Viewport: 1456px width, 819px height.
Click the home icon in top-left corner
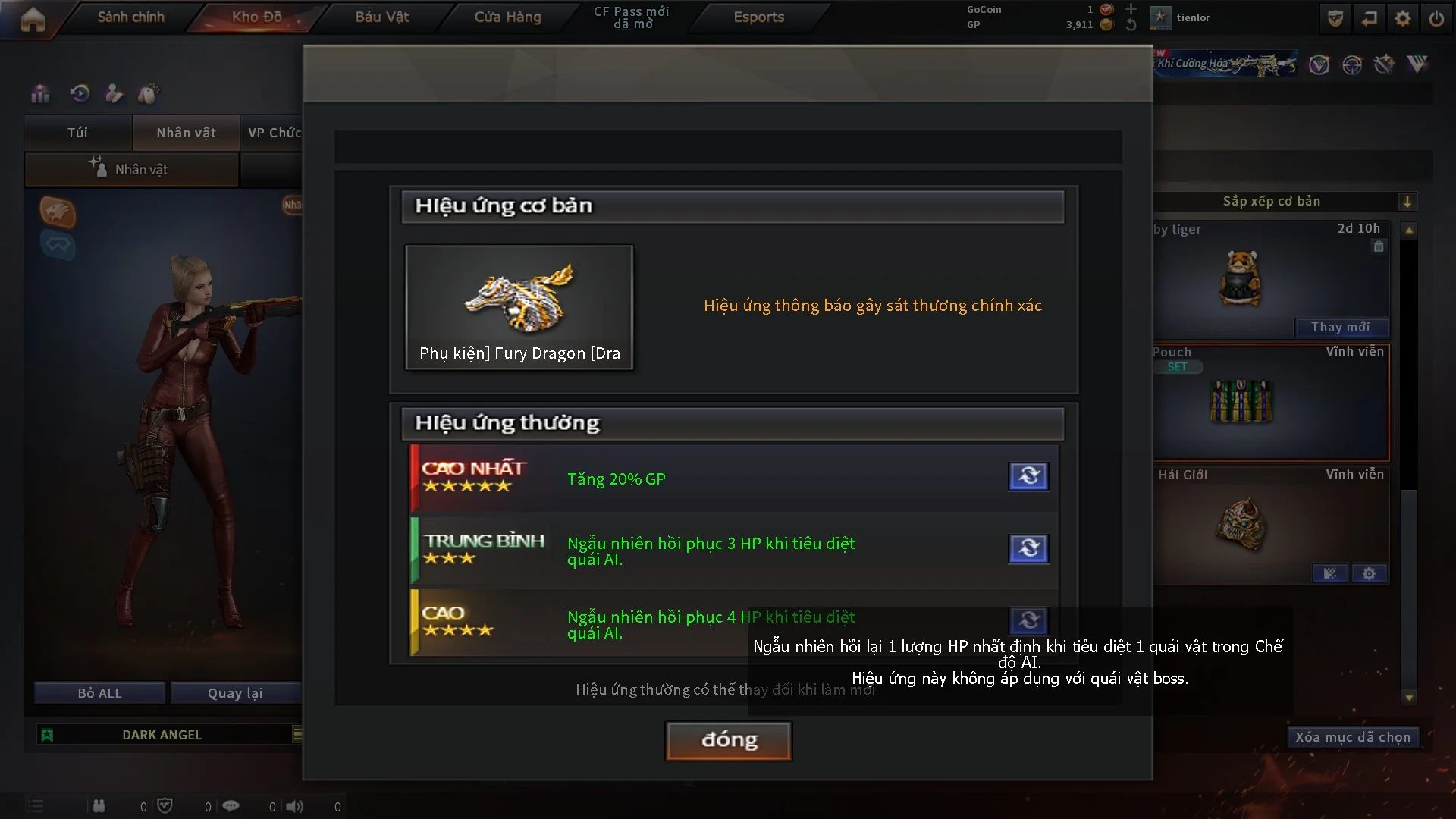pyautogui.click(x=32, y=18)
